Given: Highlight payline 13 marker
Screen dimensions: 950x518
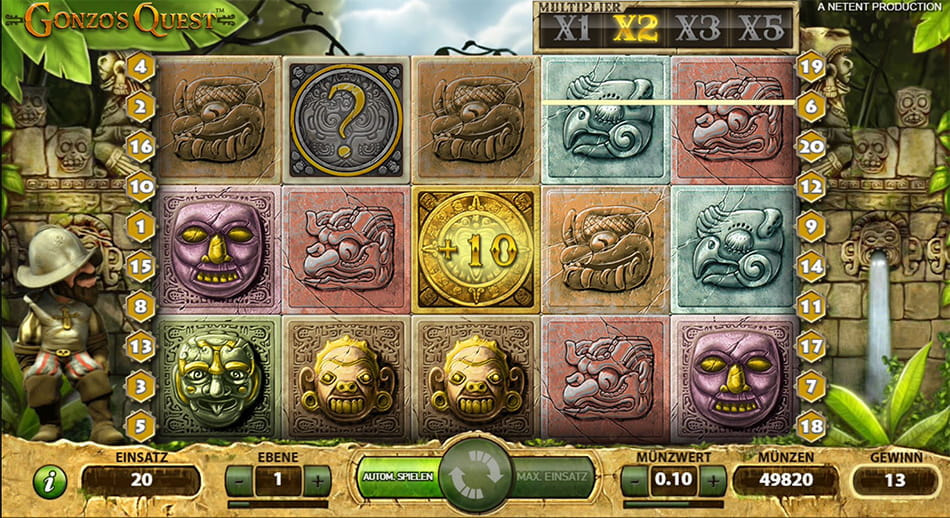Looking at the screenshot, I should pyautogui.click(x=140, y=347).
